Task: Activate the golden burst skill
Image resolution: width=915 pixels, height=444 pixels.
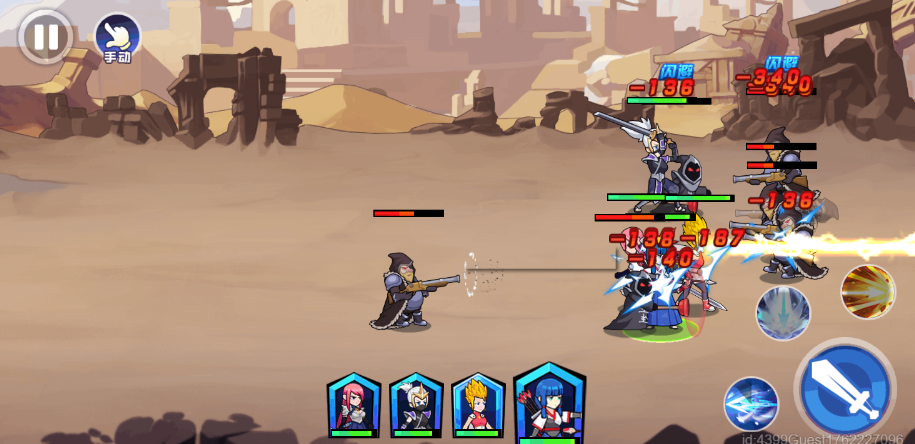Action: [867, 291]
